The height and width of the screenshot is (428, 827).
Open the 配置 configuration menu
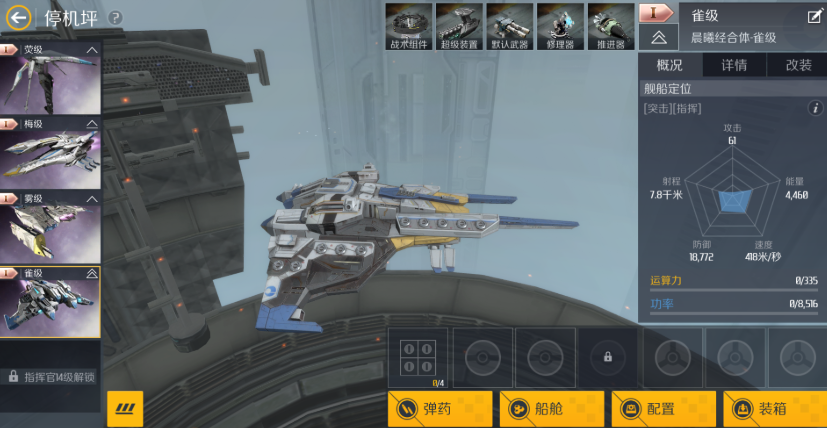pos(664,409)
